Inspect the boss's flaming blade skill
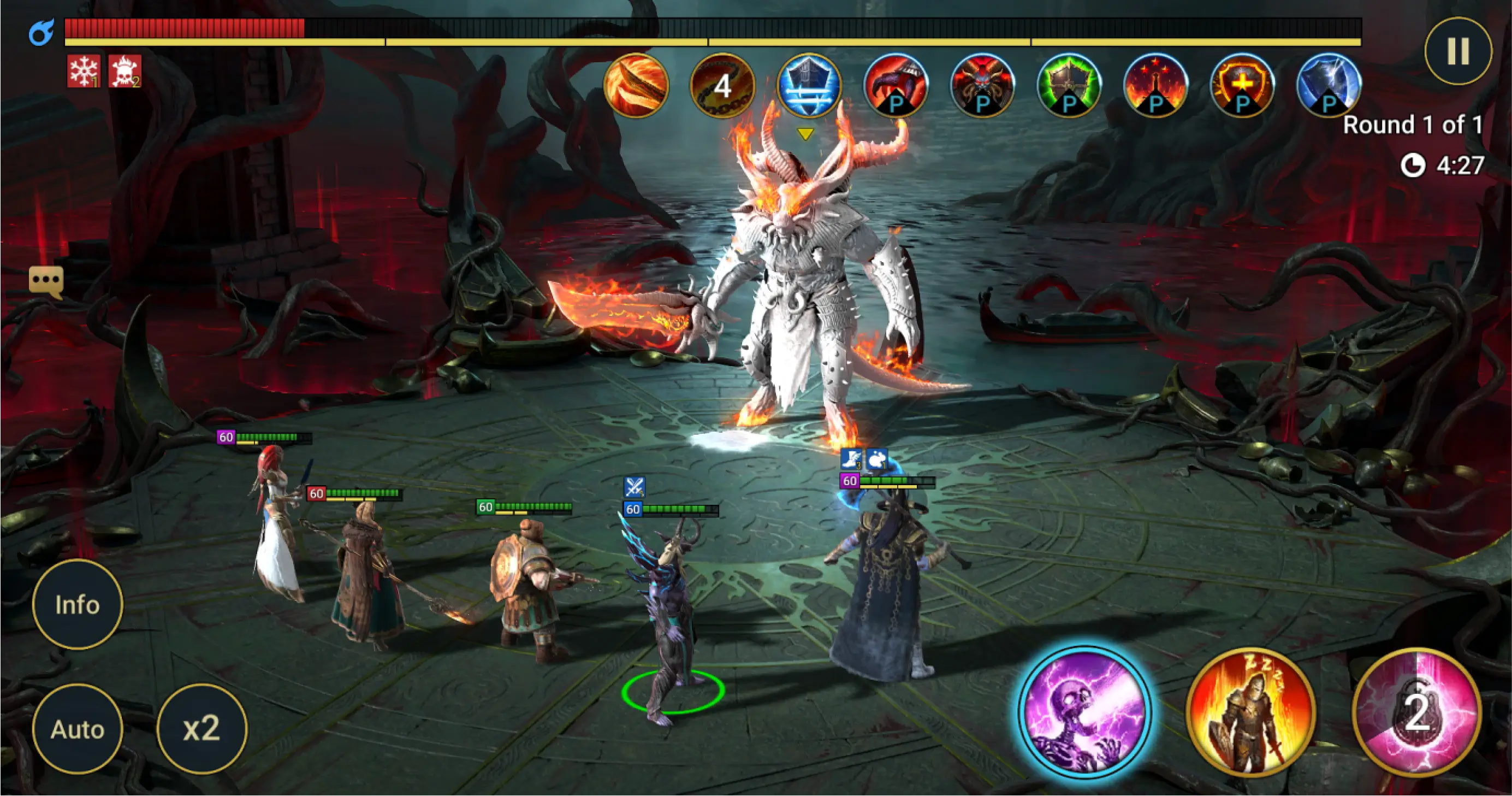This screenshot has width=1512, height=796. tap(636, 86)
